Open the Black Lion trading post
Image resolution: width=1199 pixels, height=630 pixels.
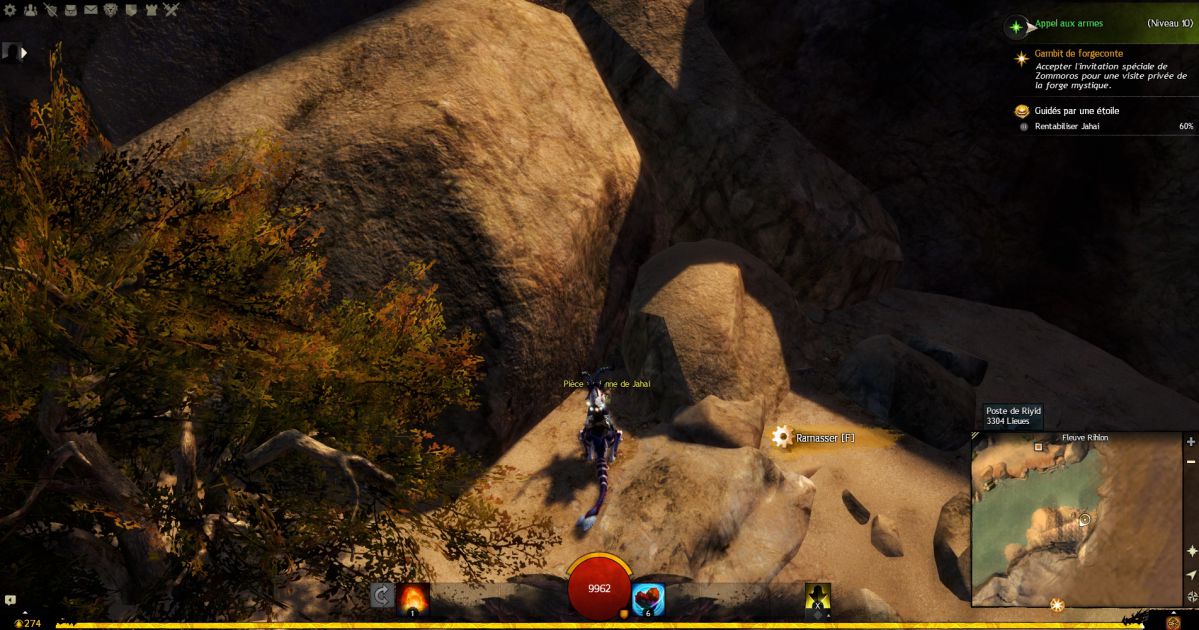click(x=110, y=10)
